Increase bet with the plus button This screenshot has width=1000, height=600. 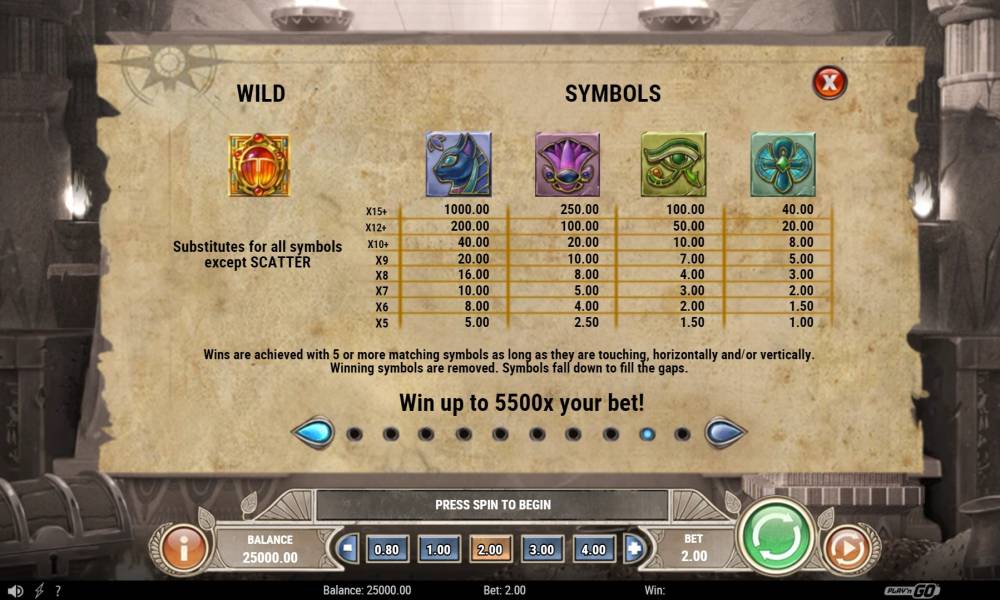632,549
